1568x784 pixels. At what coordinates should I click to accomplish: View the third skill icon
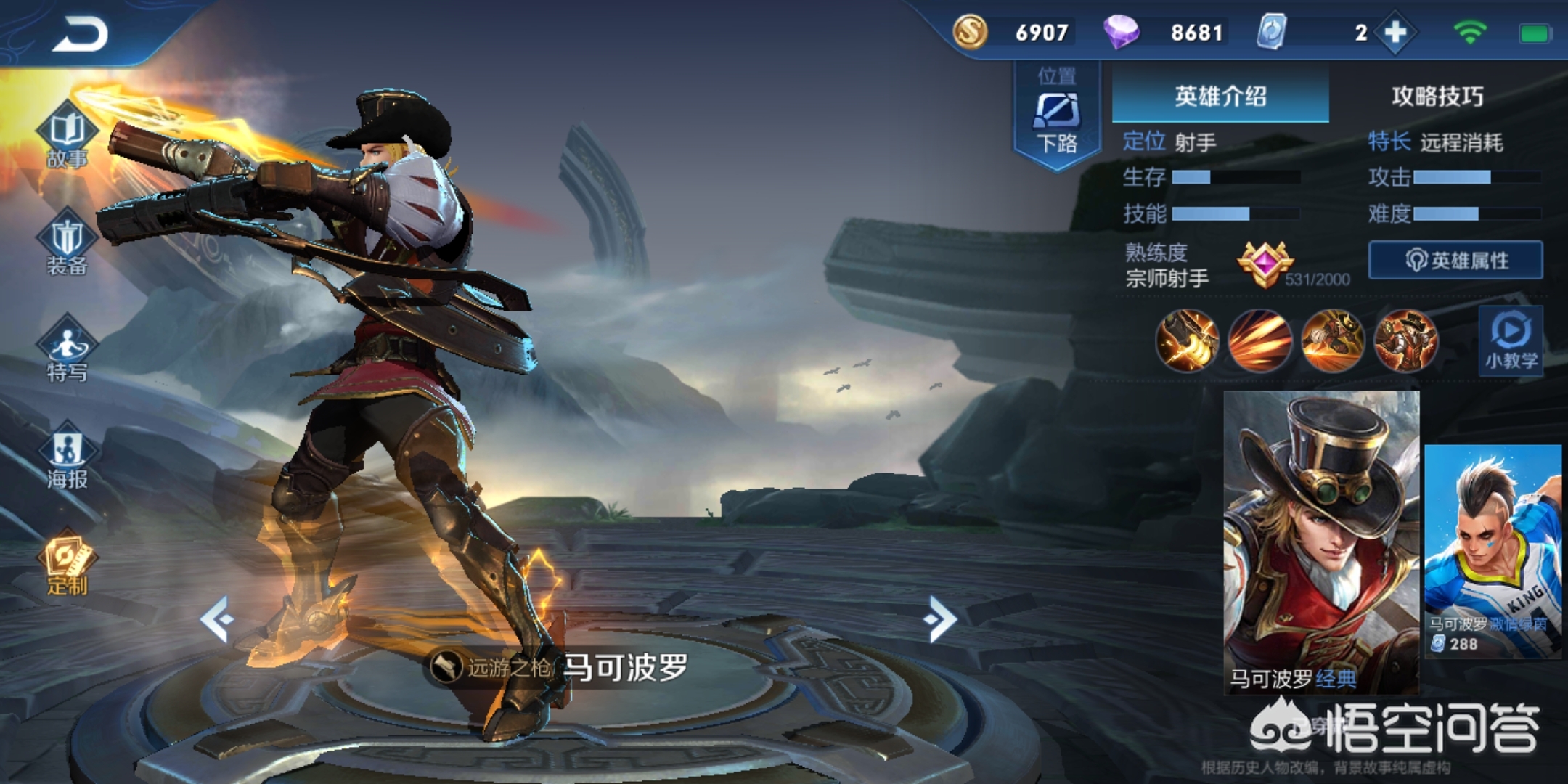(x=1333, y=341)
